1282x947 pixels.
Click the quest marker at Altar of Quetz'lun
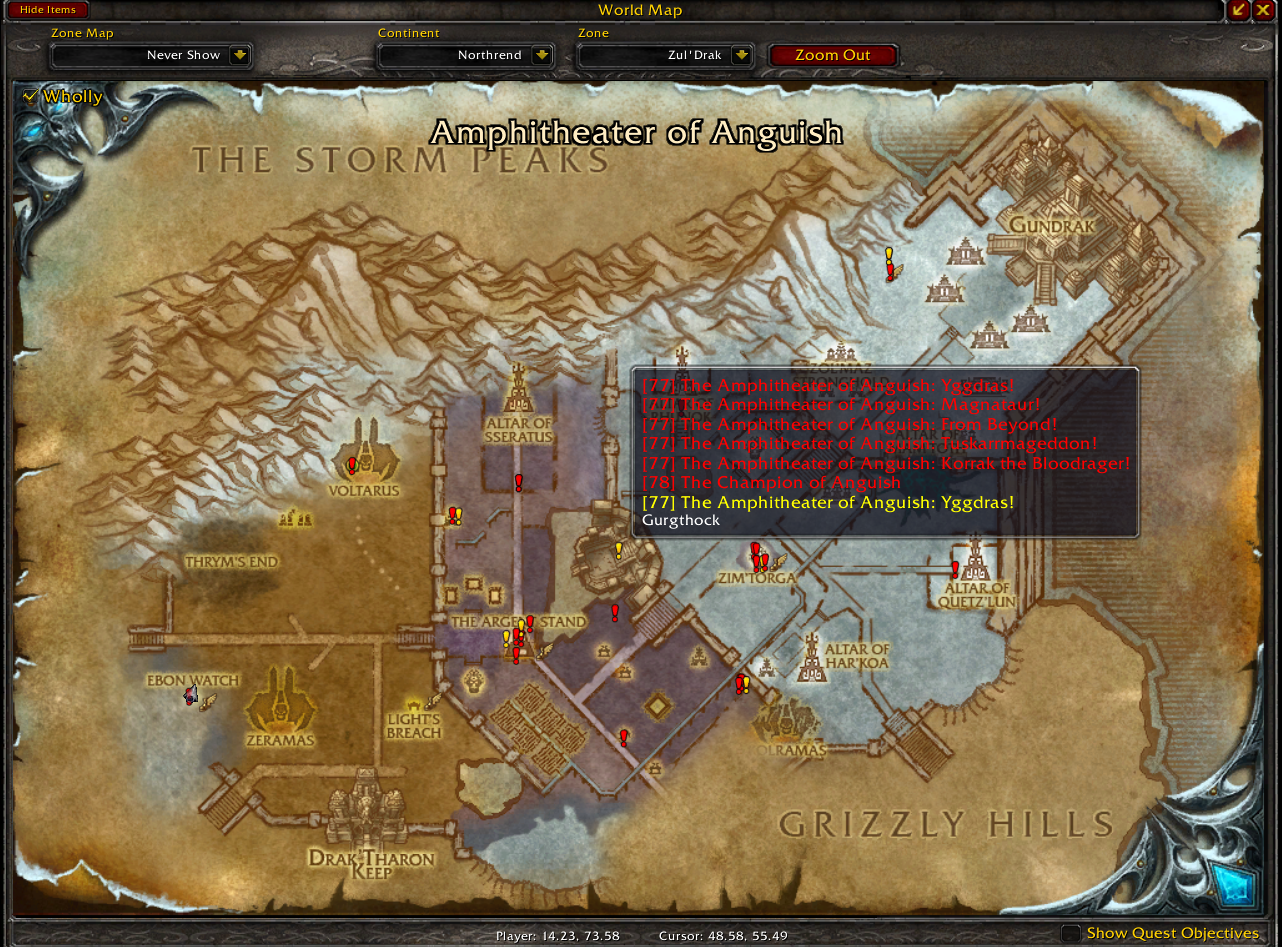(955, 569)
